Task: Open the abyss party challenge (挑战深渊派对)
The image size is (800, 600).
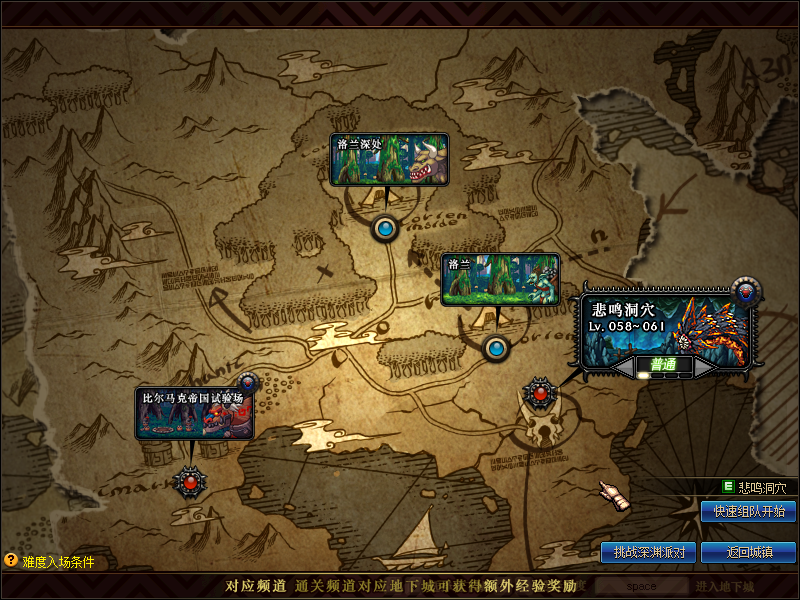Action: tap(648, 552)
